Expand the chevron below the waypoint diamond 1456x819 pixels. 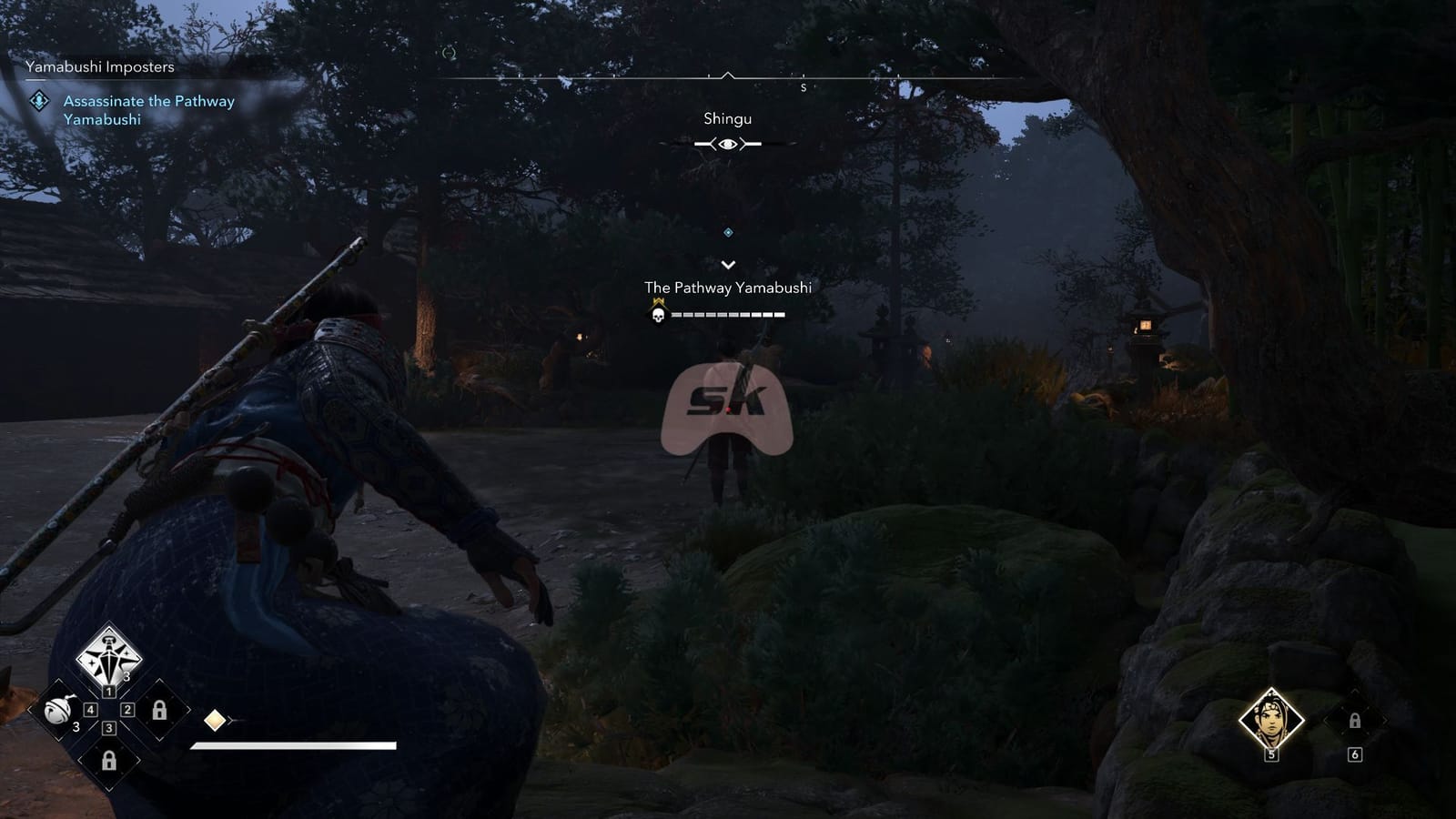click(x=726, y=265)
